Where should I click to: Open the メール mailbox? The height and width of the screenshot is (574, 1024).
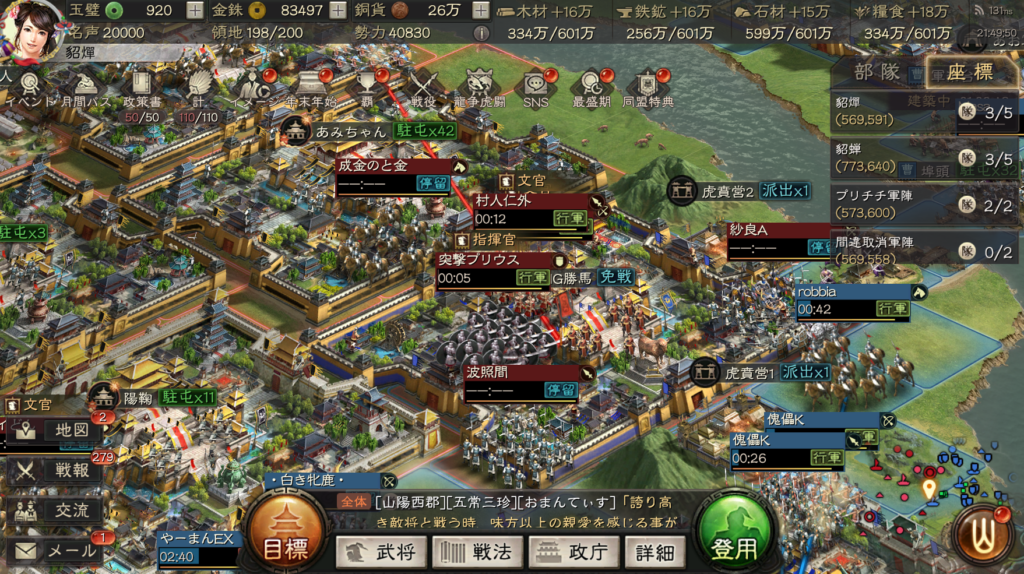(x=57, y=550)
